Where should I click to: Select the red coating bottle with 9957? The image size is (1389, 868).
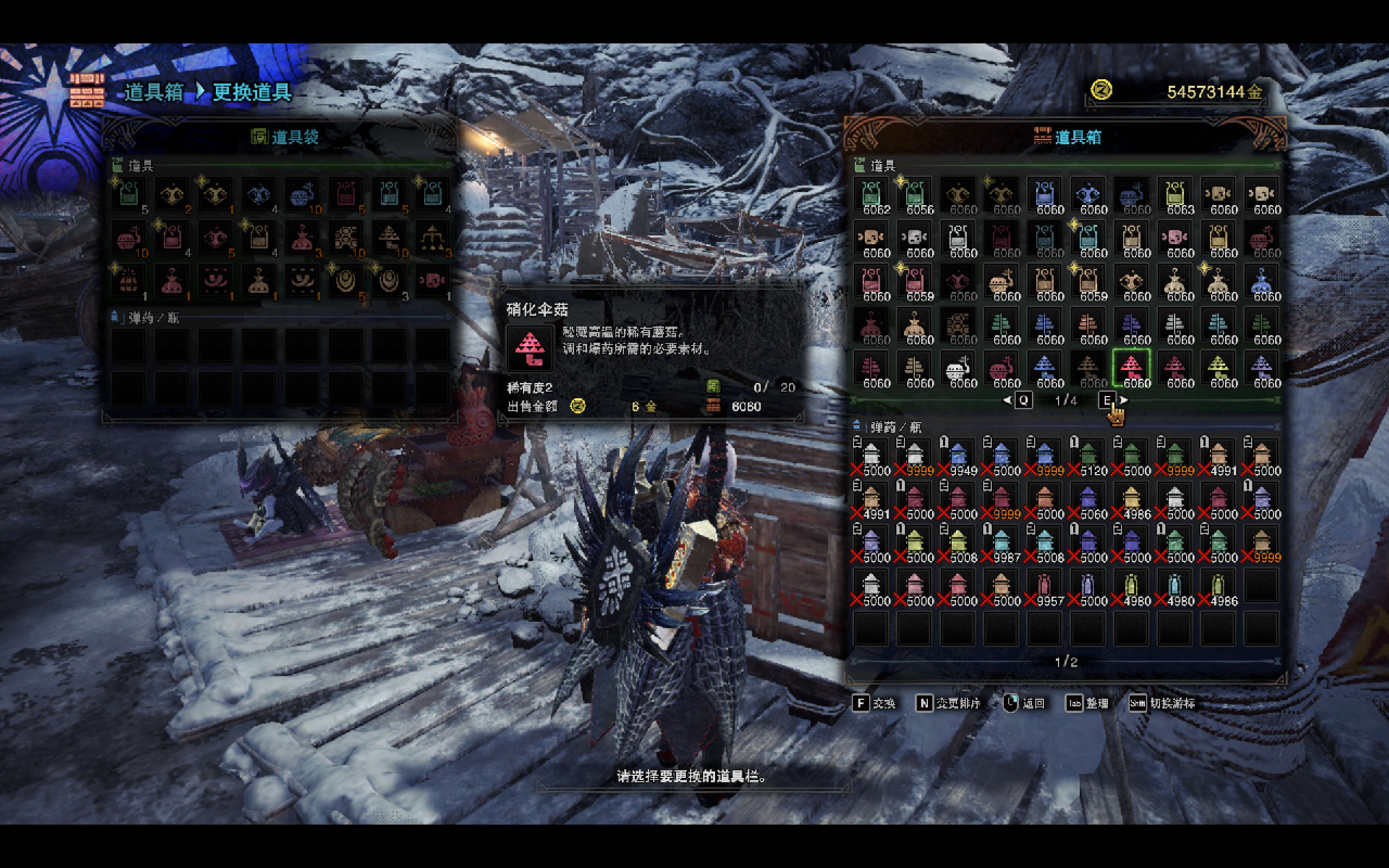(1044, 586)
